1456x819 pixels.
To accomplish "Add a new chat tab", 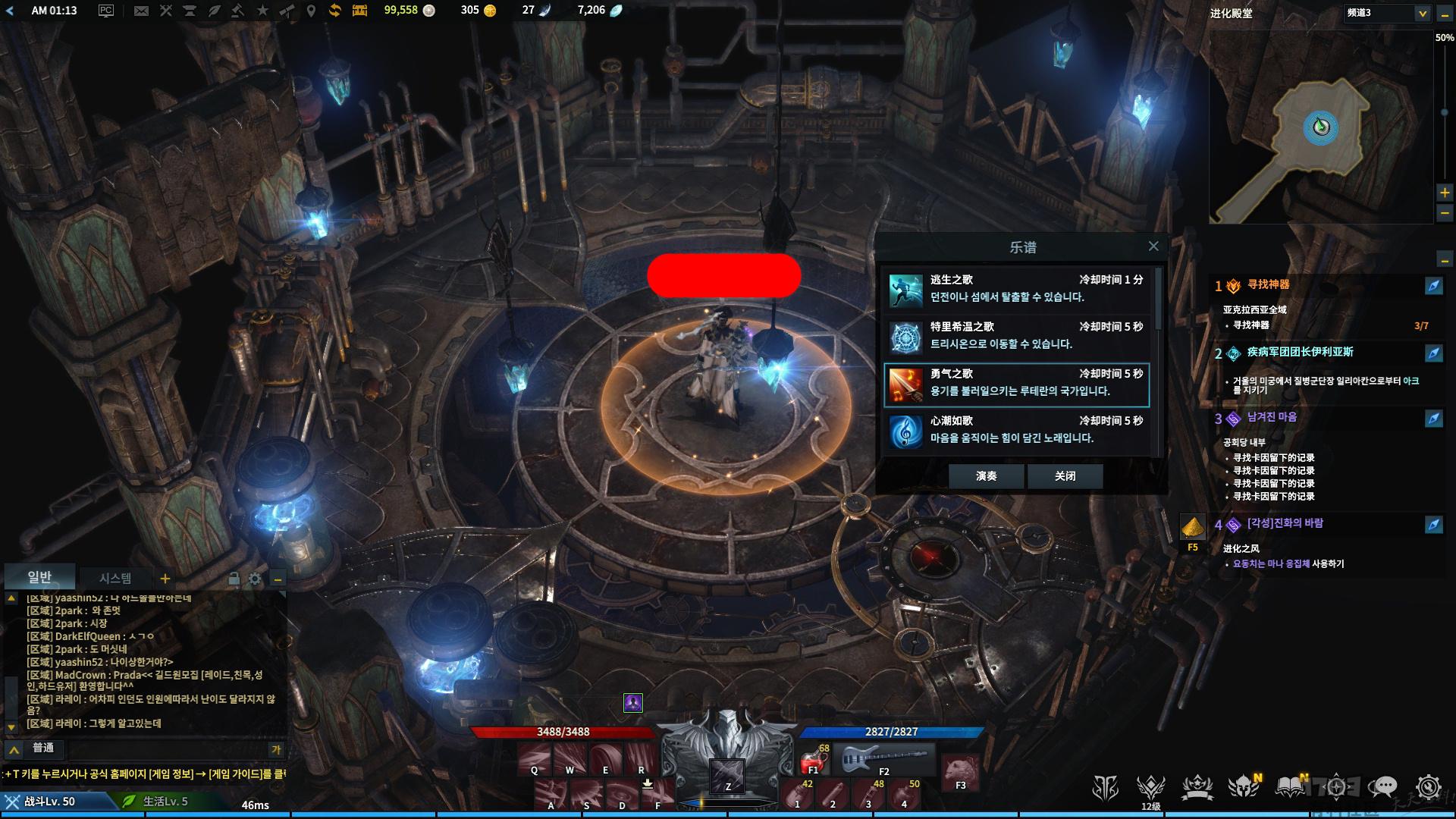I will (165, 579).
